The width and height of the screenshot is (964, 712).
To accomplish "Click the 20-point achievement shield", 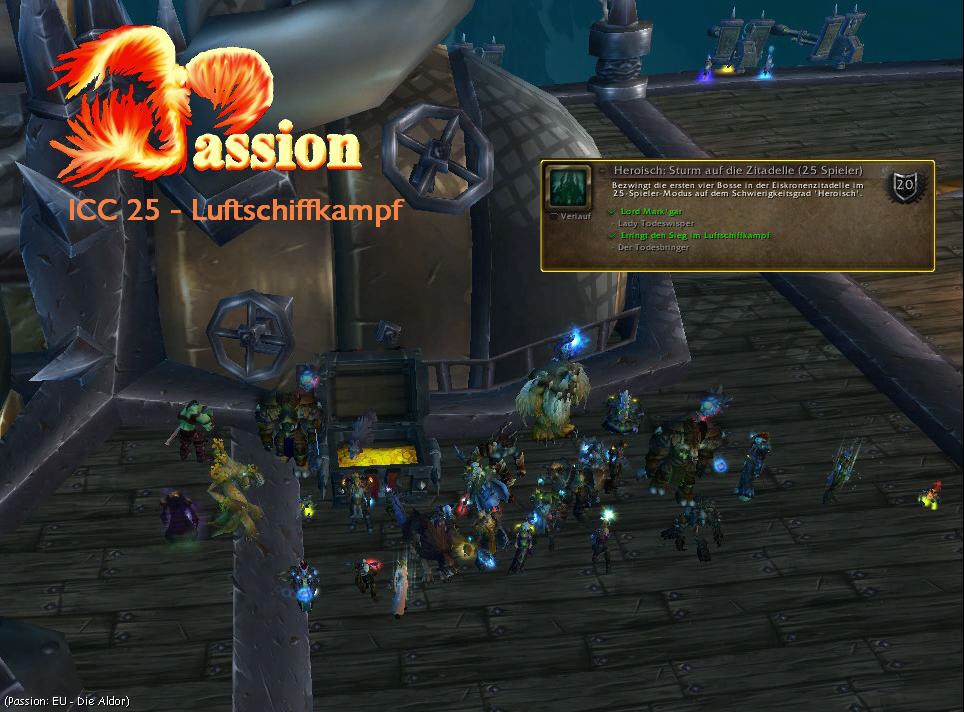I will pos(907,185).
